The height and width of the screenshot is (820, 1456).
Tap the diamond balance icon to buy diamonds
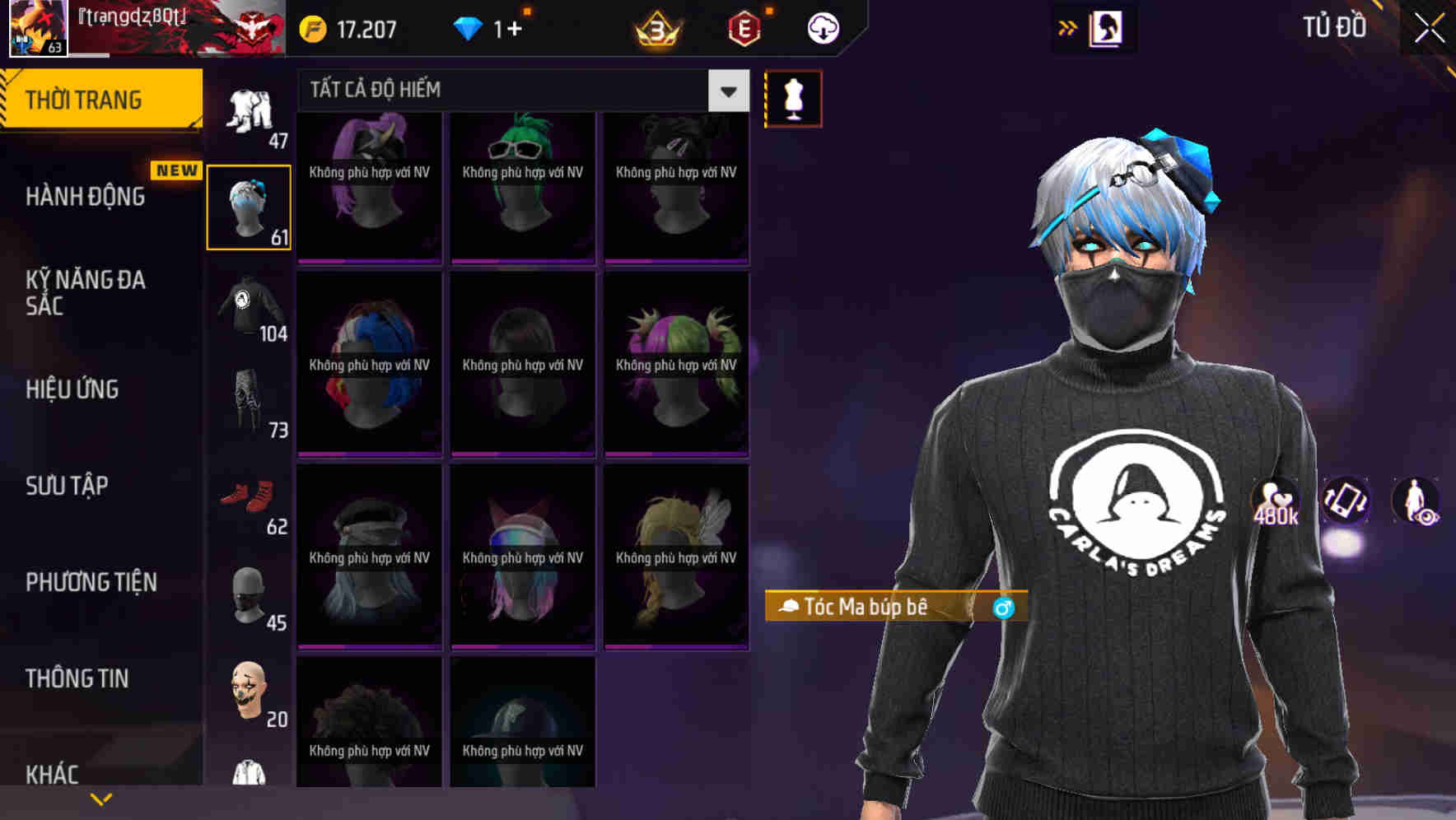[468, 27]
